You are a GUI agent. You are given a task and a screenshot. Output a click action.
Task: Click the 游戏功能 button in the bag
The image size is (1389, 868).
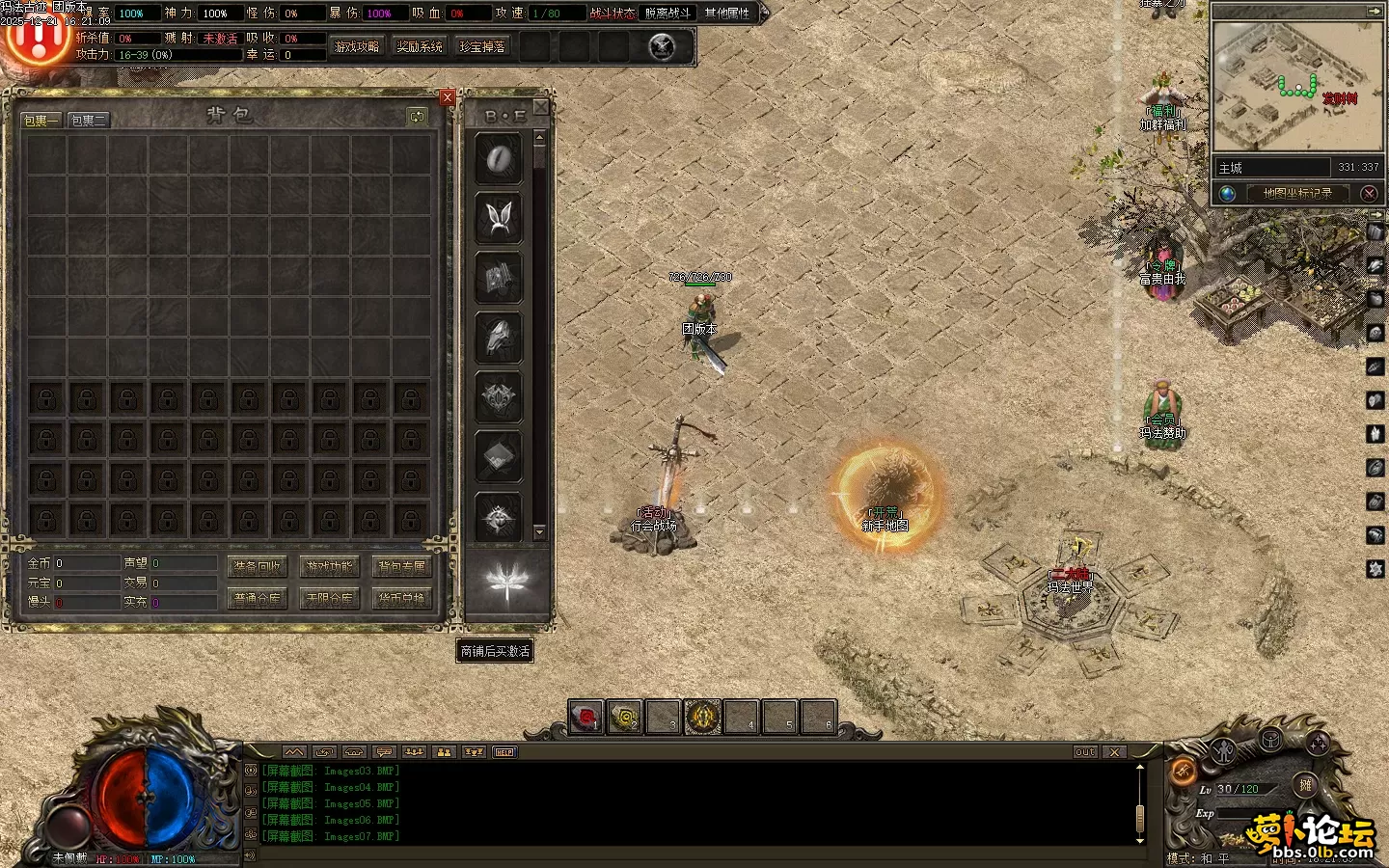(329, 567)
